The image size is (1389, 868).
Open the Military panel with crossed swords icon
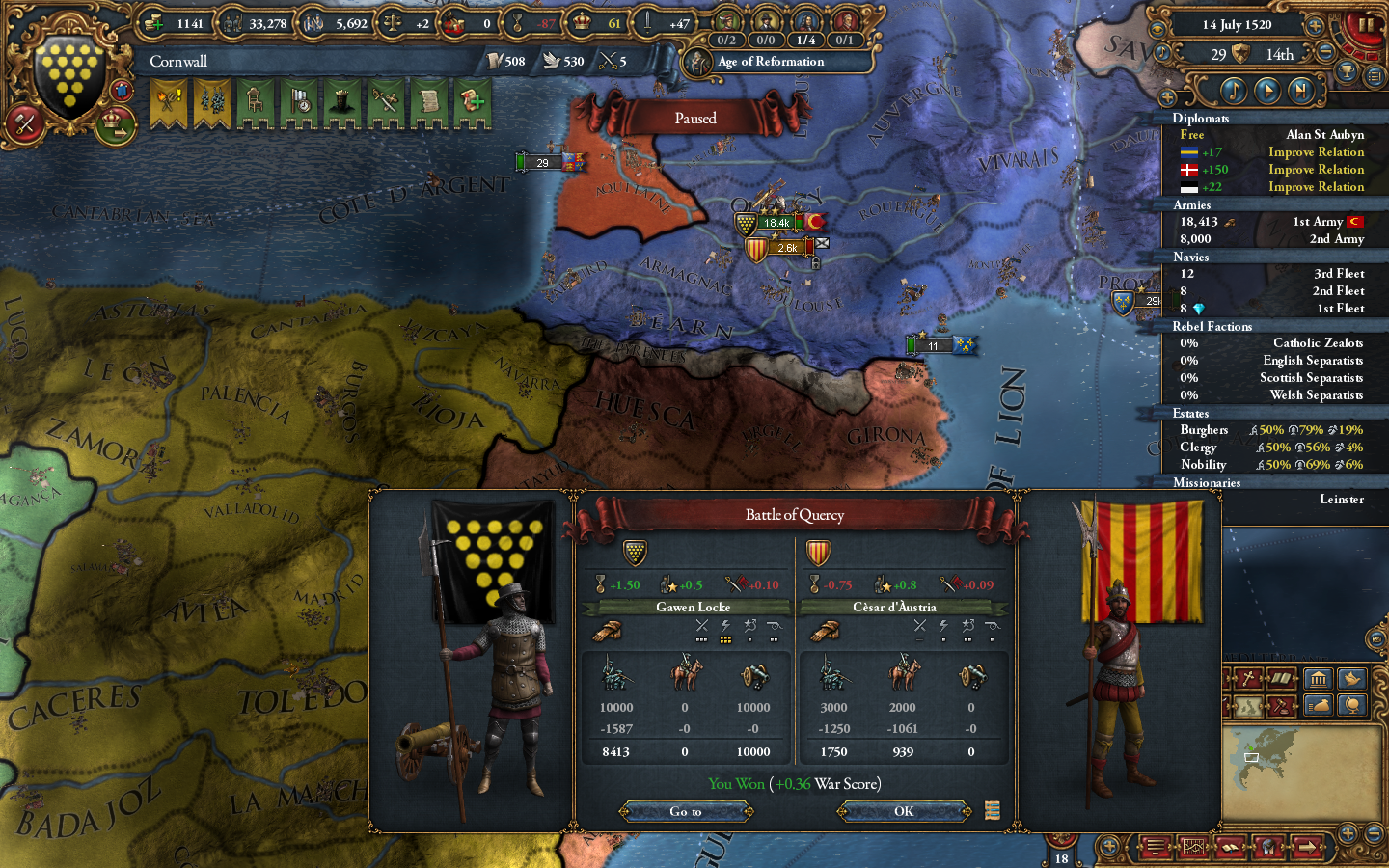tap(384, 101)
